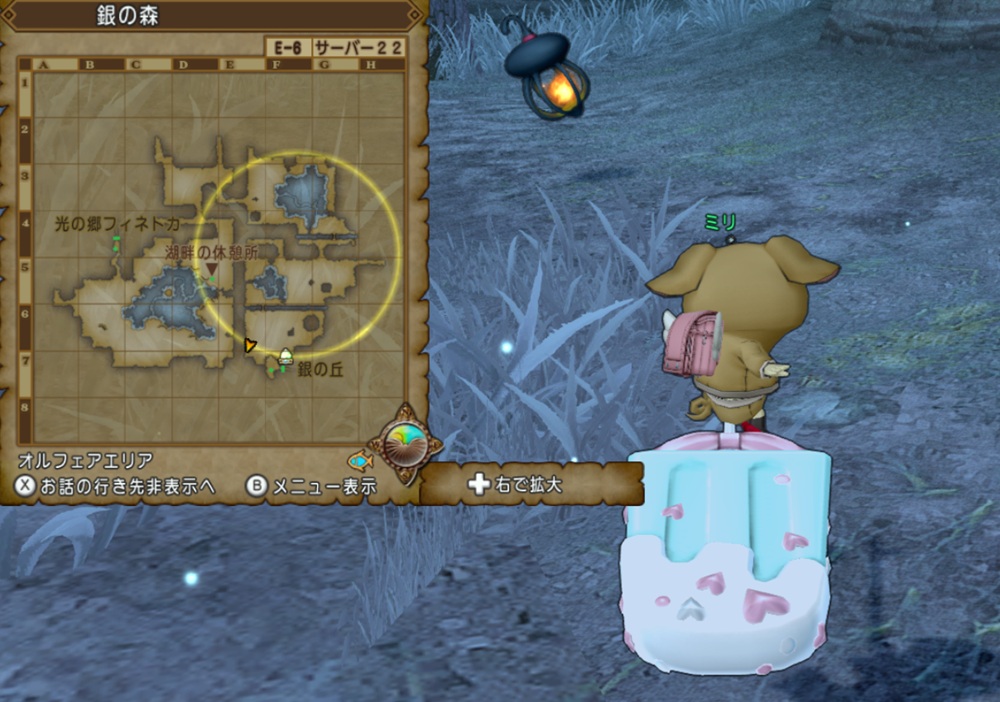Click the orange player arrow on the map

249,346
